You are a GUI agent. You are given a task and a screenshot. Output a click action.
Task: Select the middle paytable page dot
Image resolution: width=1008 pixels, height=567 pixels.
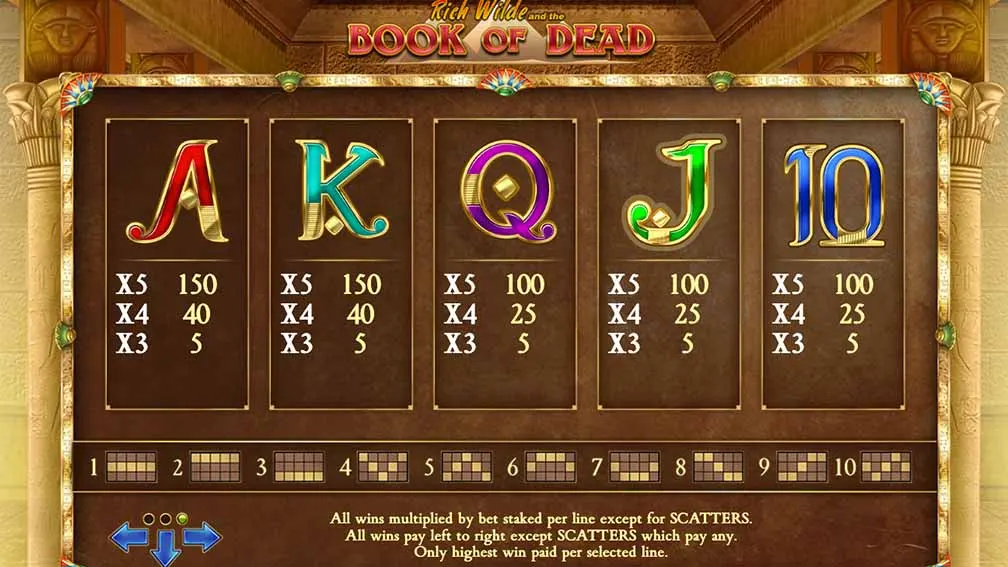(165, 519)
